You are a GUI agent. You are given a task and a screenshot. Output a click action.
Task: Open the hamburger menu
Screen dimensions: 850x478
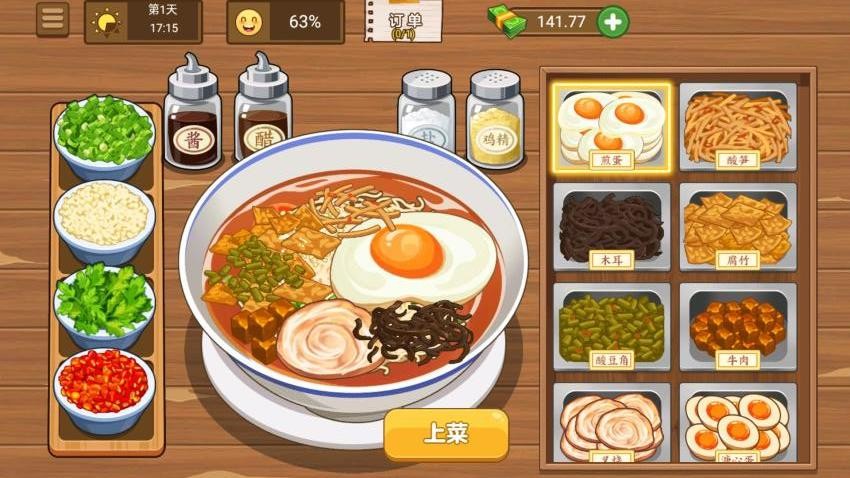[x=53, y=20]
